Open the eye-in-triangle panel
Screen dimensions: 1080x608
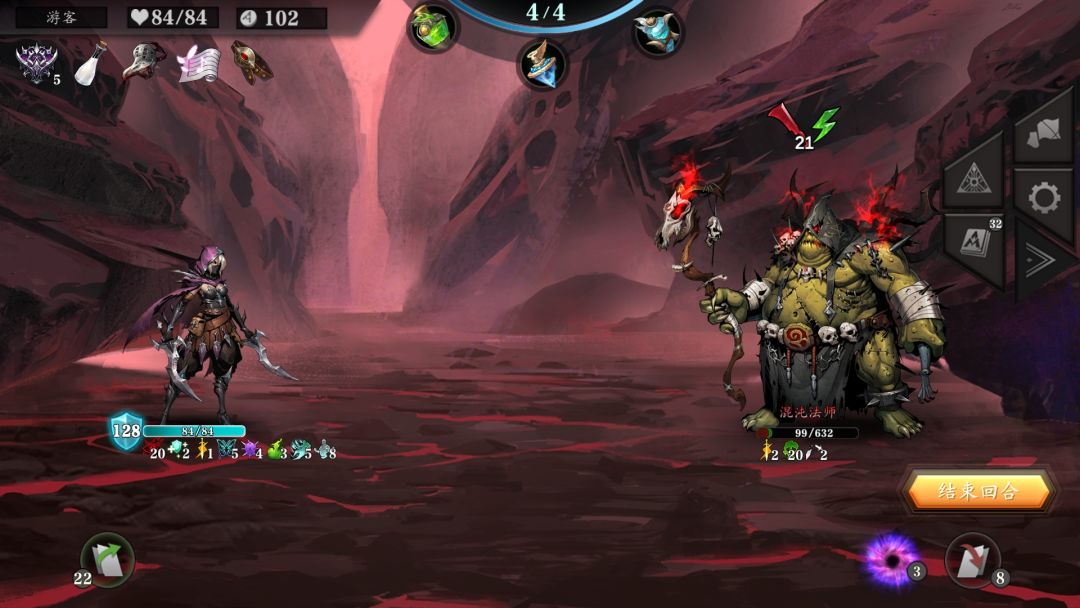point(974,178)
